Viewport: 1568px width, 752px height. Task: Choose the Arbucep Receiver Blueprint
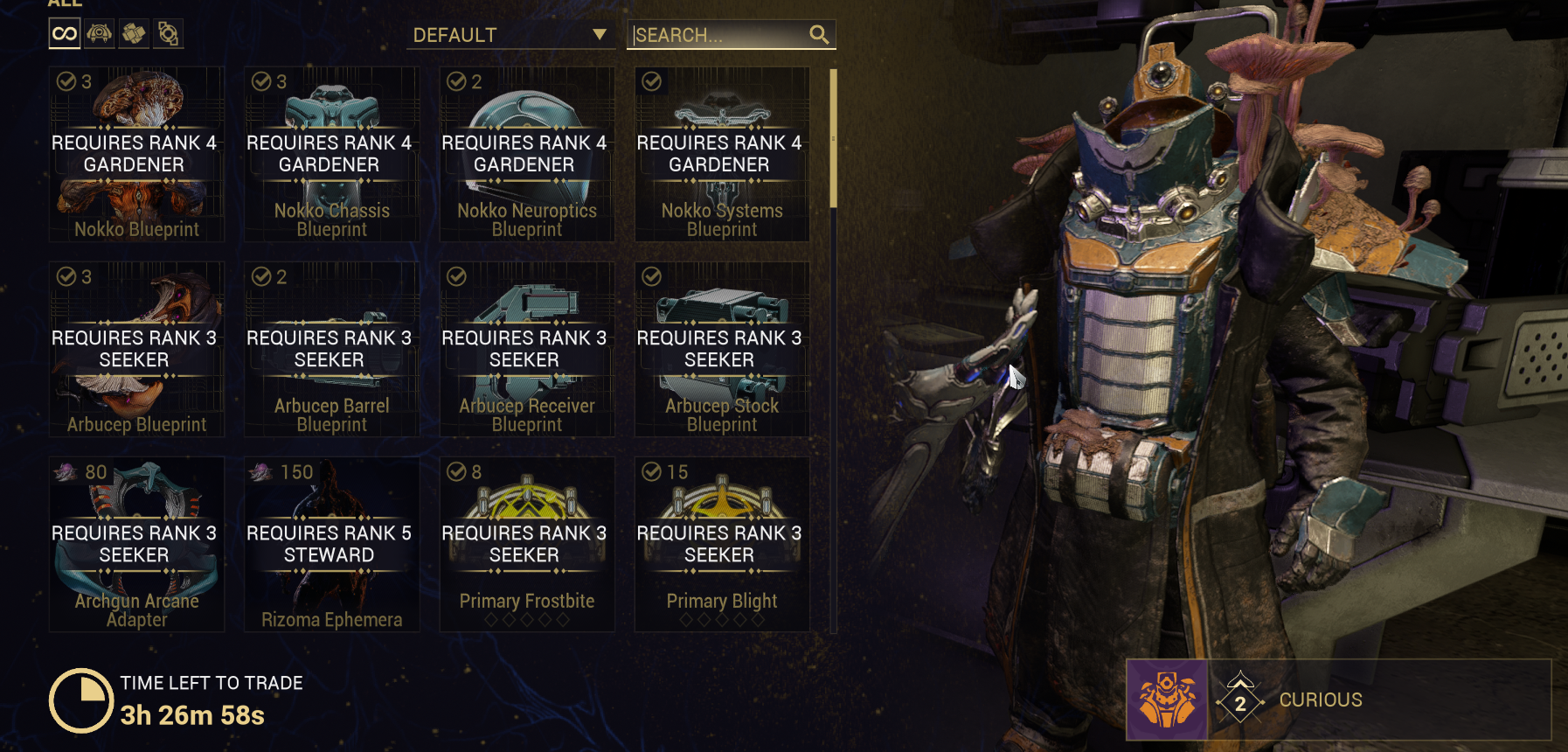[526, 349]
